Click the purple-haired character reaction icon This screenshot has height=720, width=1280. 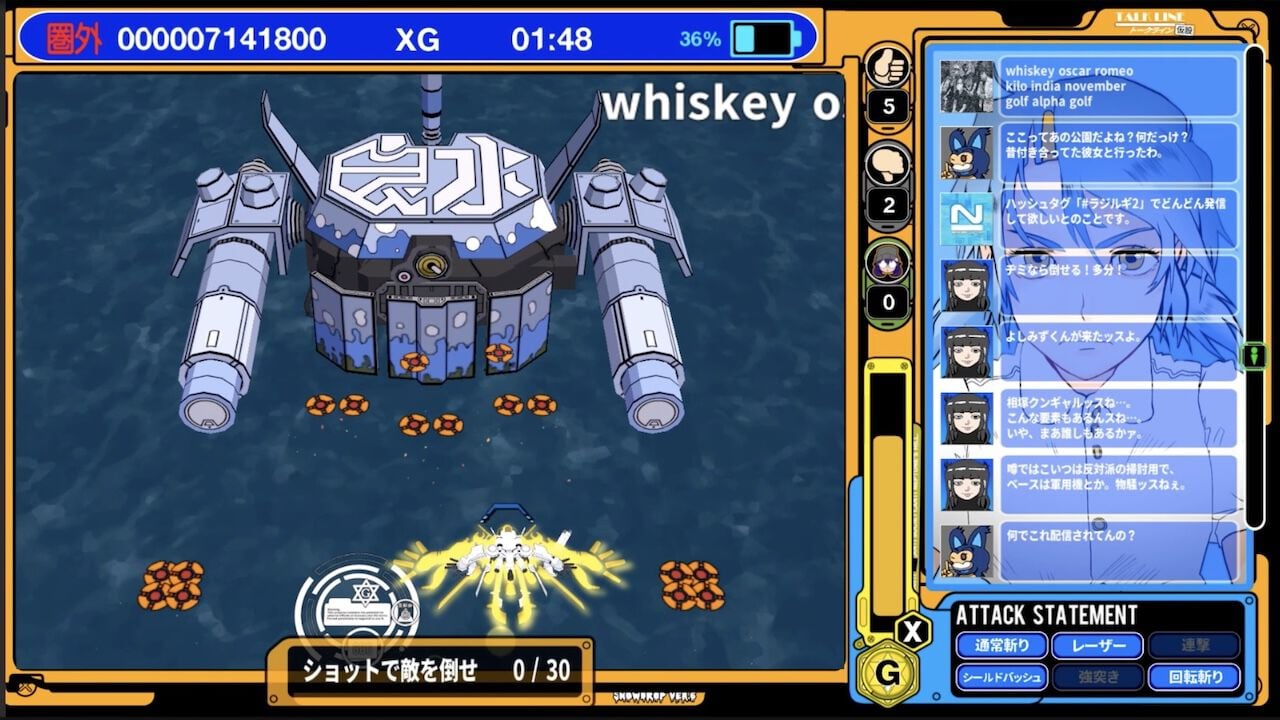pos(886,262)
